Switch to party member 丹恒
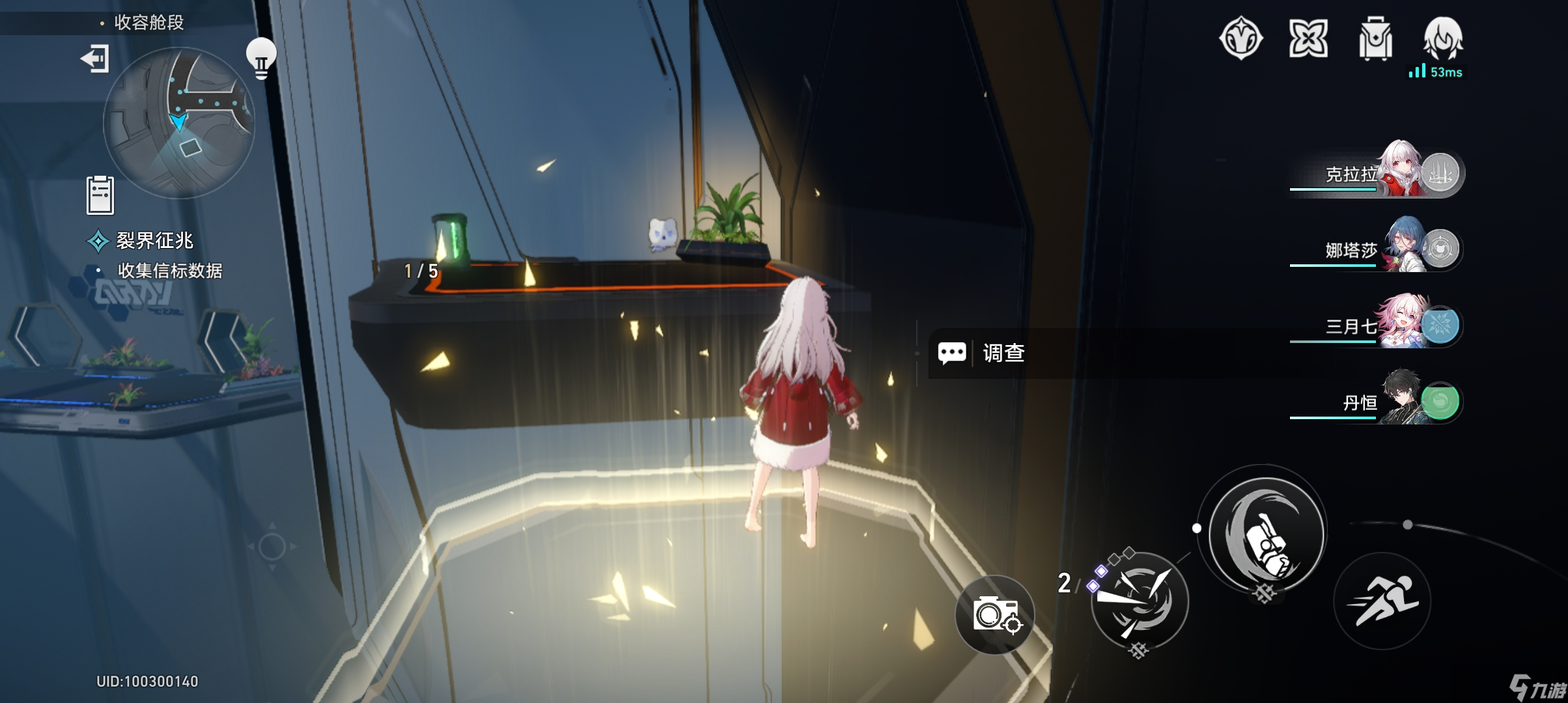1568x703 pixels. [x=1377, y=402]
